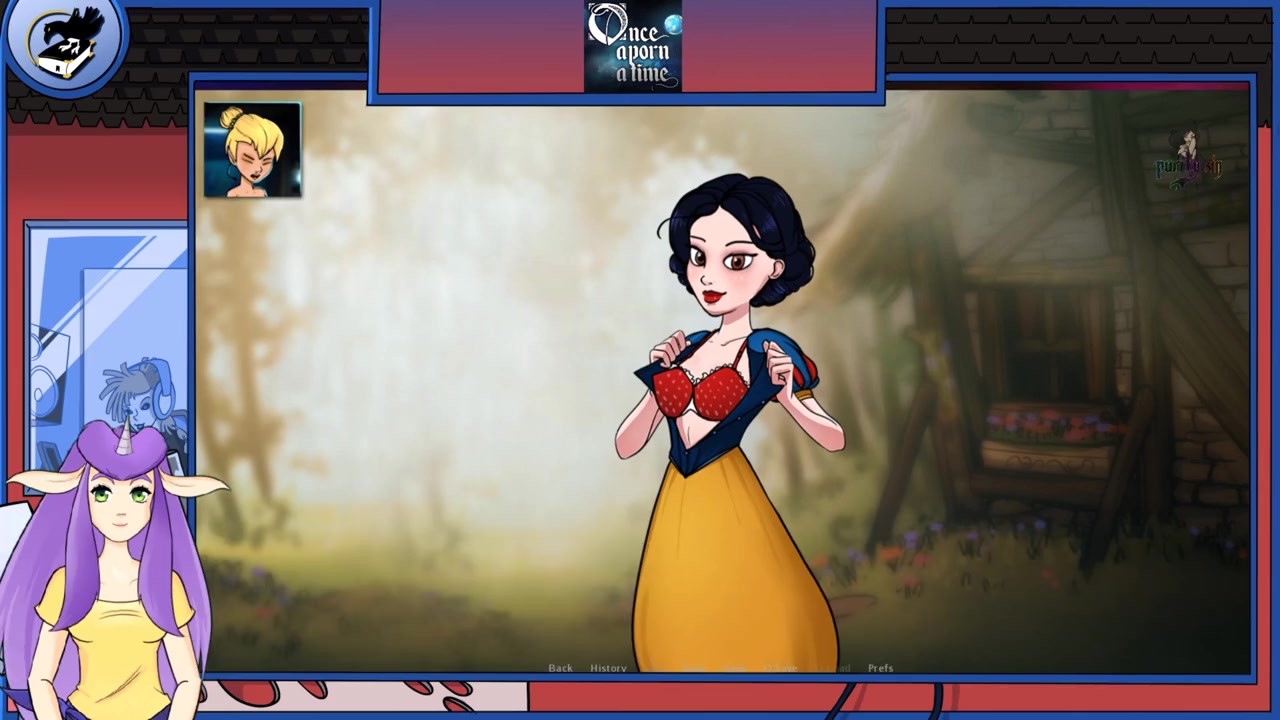Click the Tinker Bell portrait icon
Viewport: 1280px width, 720px height.
pos(252,150)
